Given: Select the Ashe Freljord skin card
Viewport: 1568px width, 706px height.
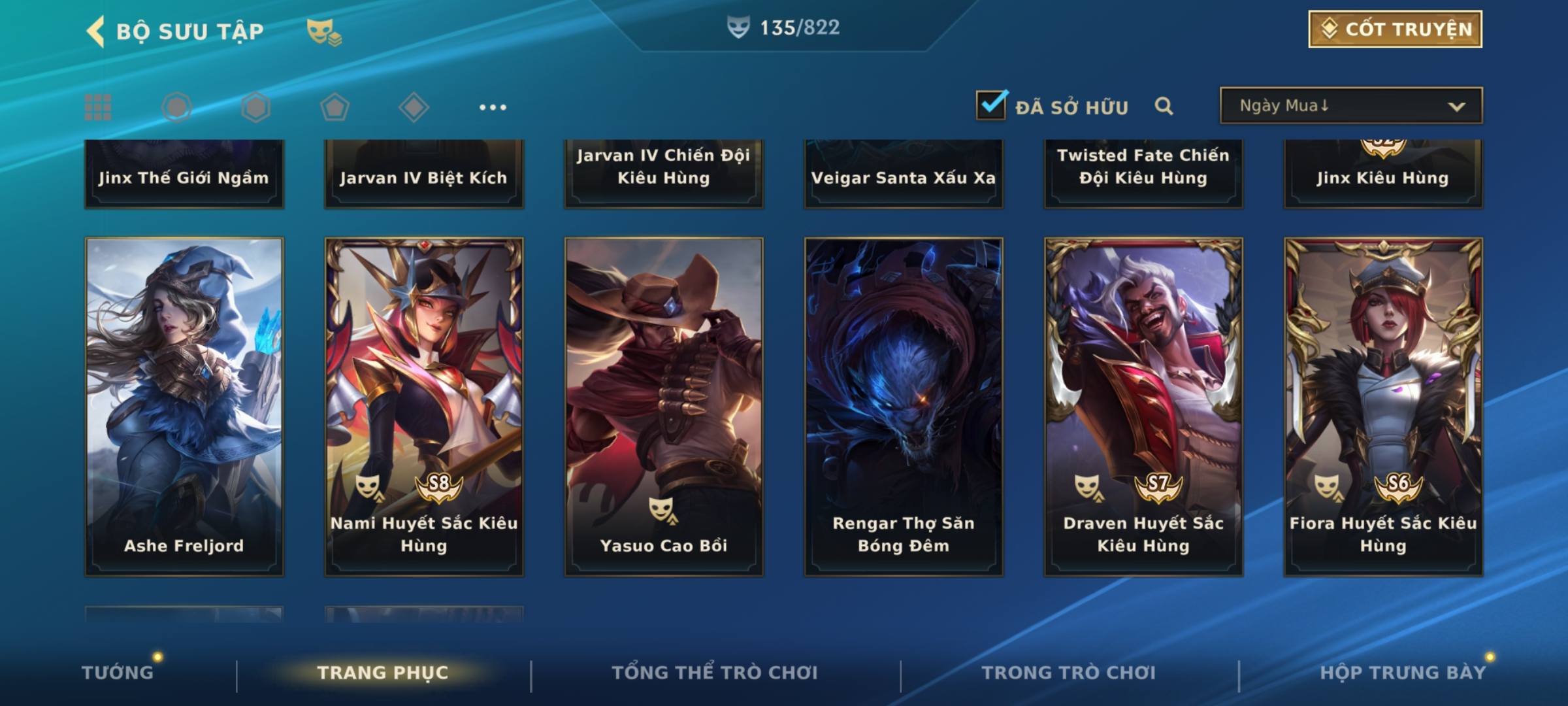Looking at the screenshot, I should pos(184,405).
